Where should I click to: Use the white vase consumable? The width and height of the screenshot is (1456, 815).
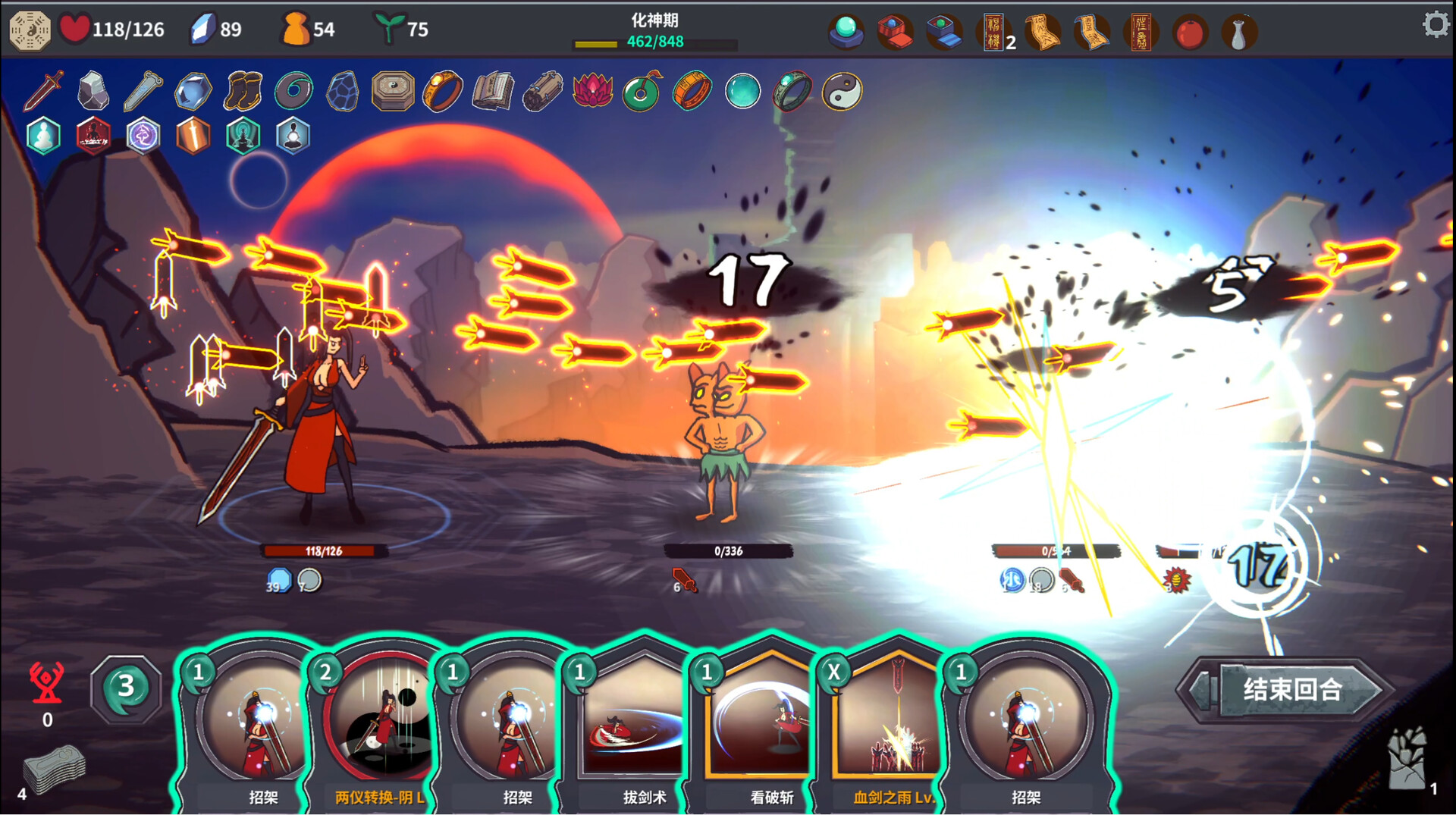pos(1239,33)
